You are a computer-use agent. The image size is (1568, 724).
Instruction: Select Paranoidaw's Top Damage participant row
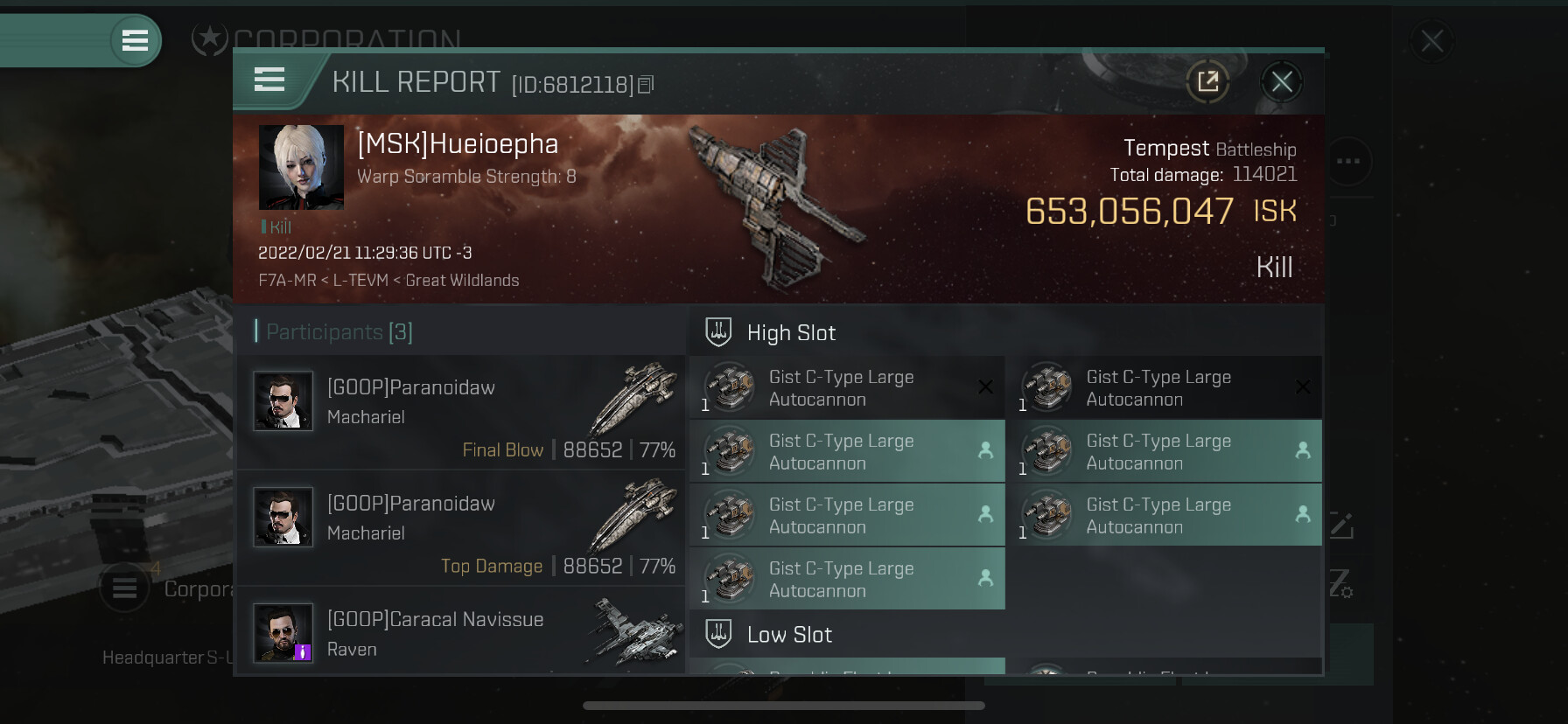461,527
